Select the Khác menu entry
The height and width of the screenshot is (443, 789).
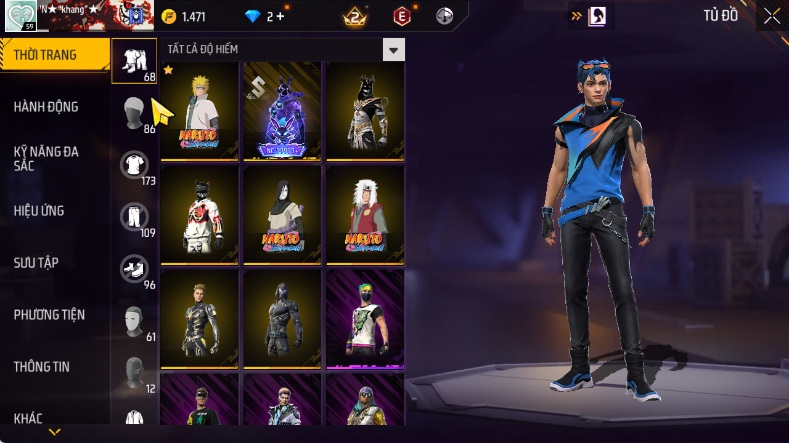pos(28,417)
